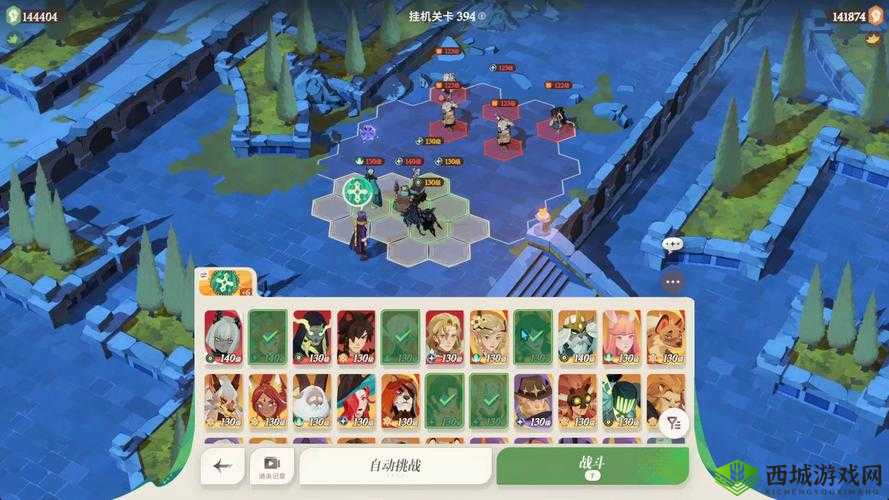
Task: Go back with the arrow button
Action: (222, 465)
